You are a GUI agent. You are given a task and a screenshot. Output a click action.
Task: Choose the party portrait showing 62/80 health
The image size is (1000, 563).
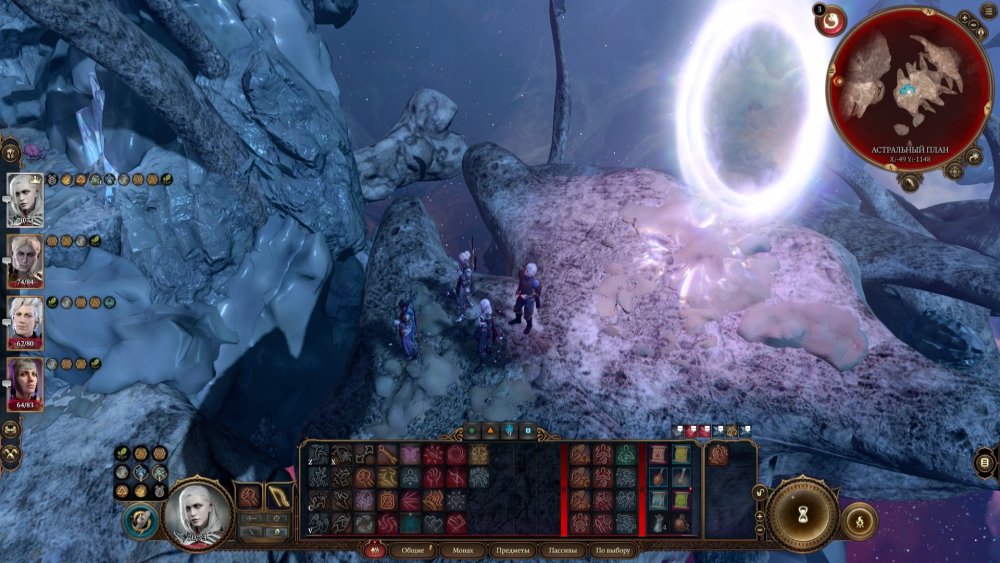pos(24,323)
